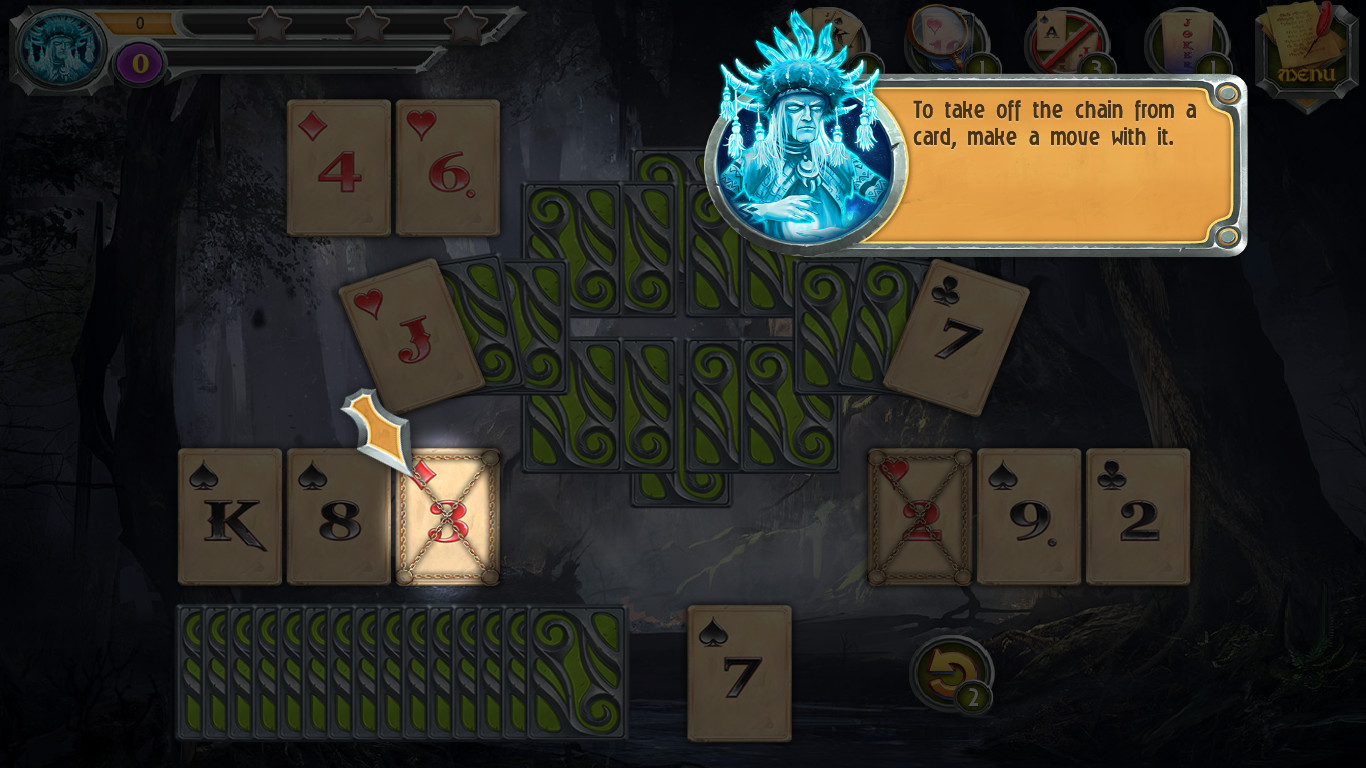Click the chained 2 of hearts card
The height and width of the screenshot is (768, 1366).
[x=920, y=516]
